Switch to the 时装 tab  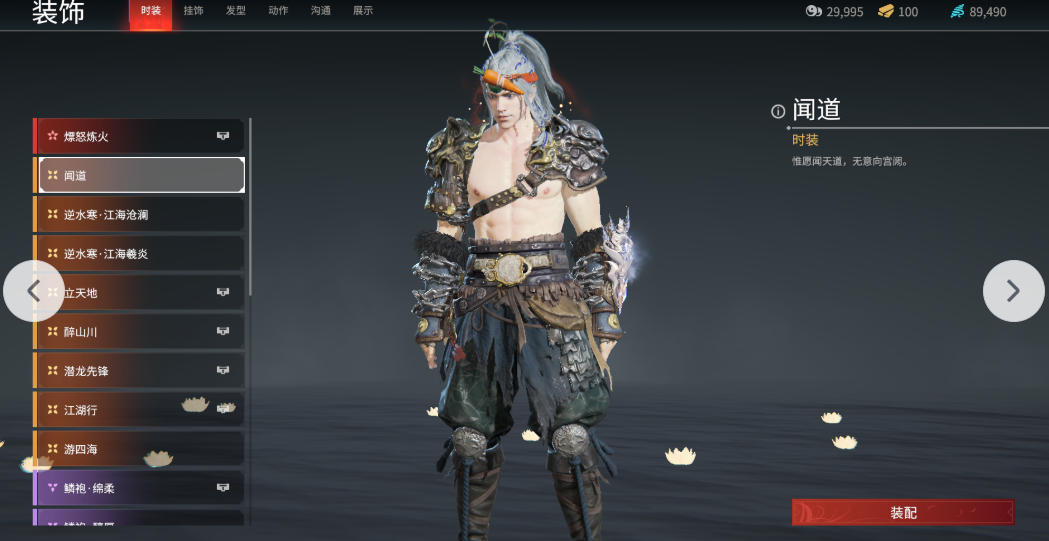(151, 11)
